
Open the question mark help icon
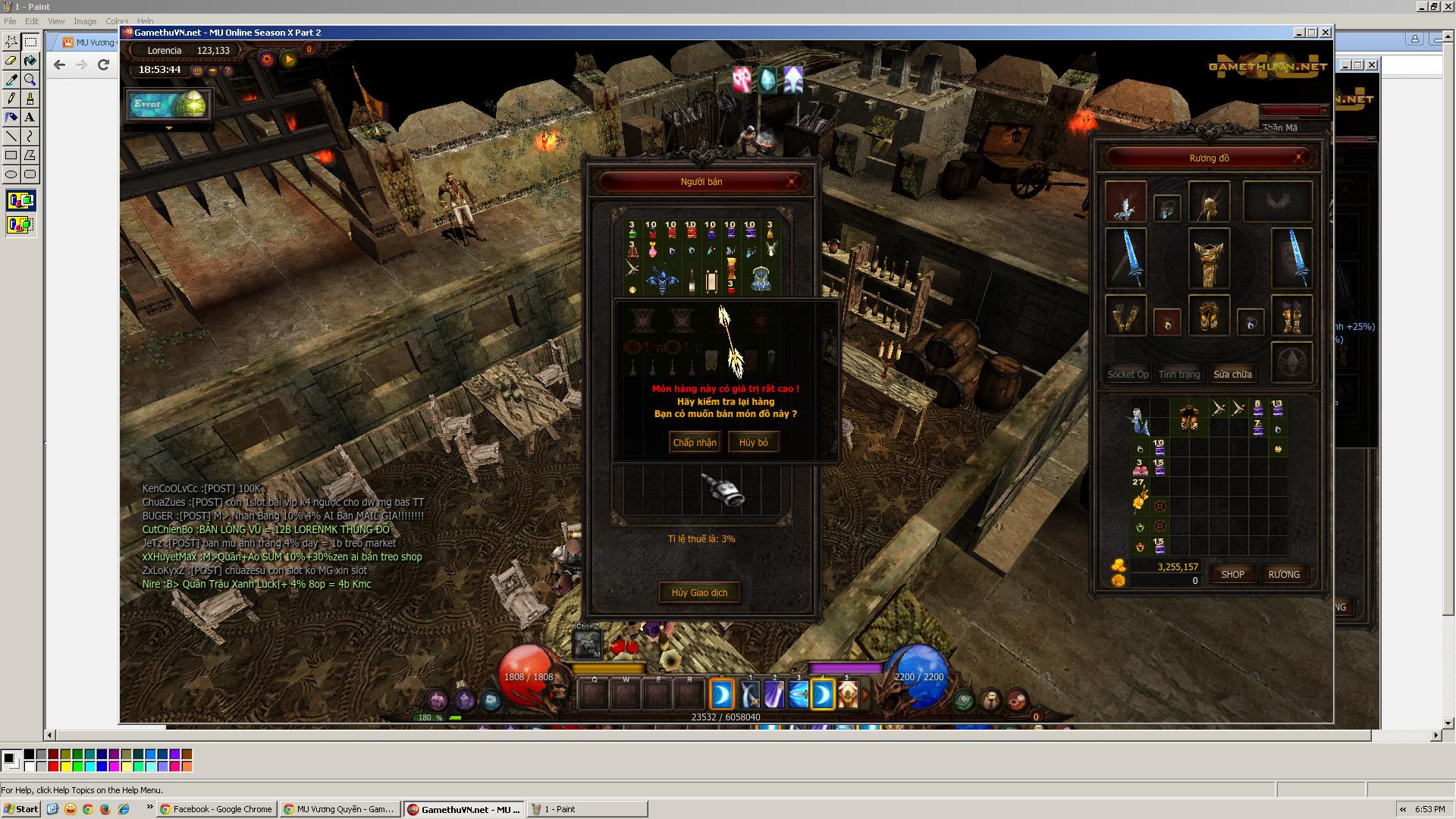pos(227,71)
